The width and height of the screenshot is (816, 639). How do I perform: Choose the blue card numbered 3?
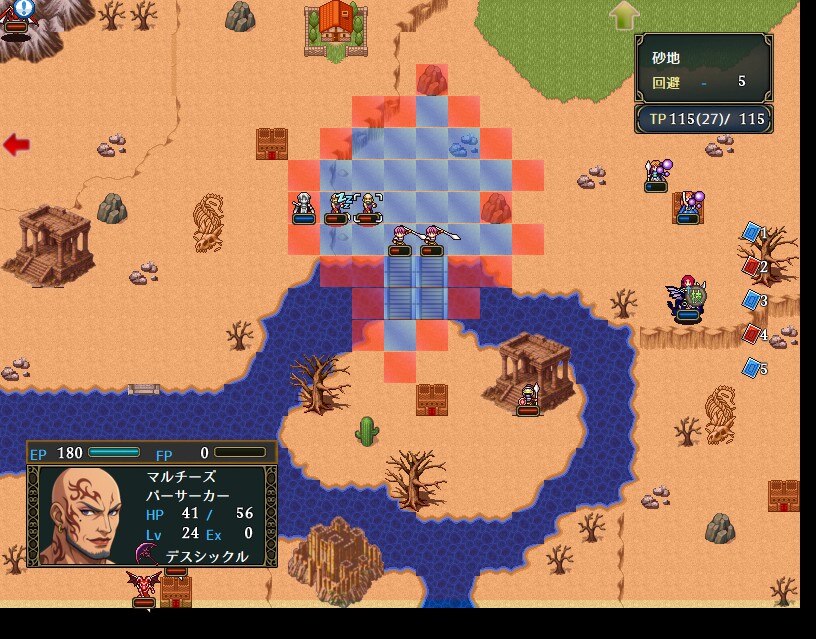coord(752,300)
